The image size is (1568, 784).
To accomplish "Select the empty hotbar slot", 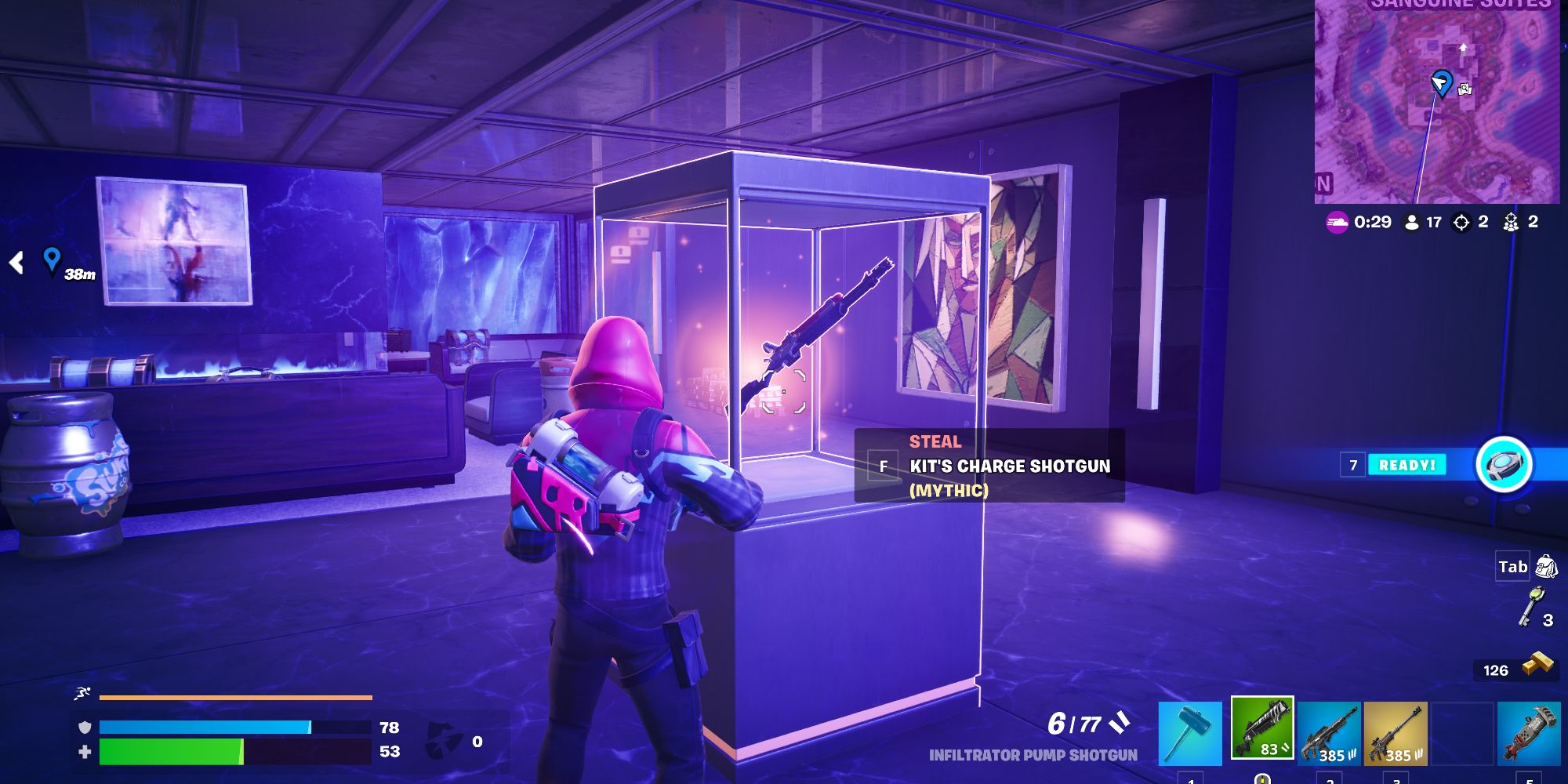I will [1461, 731].
